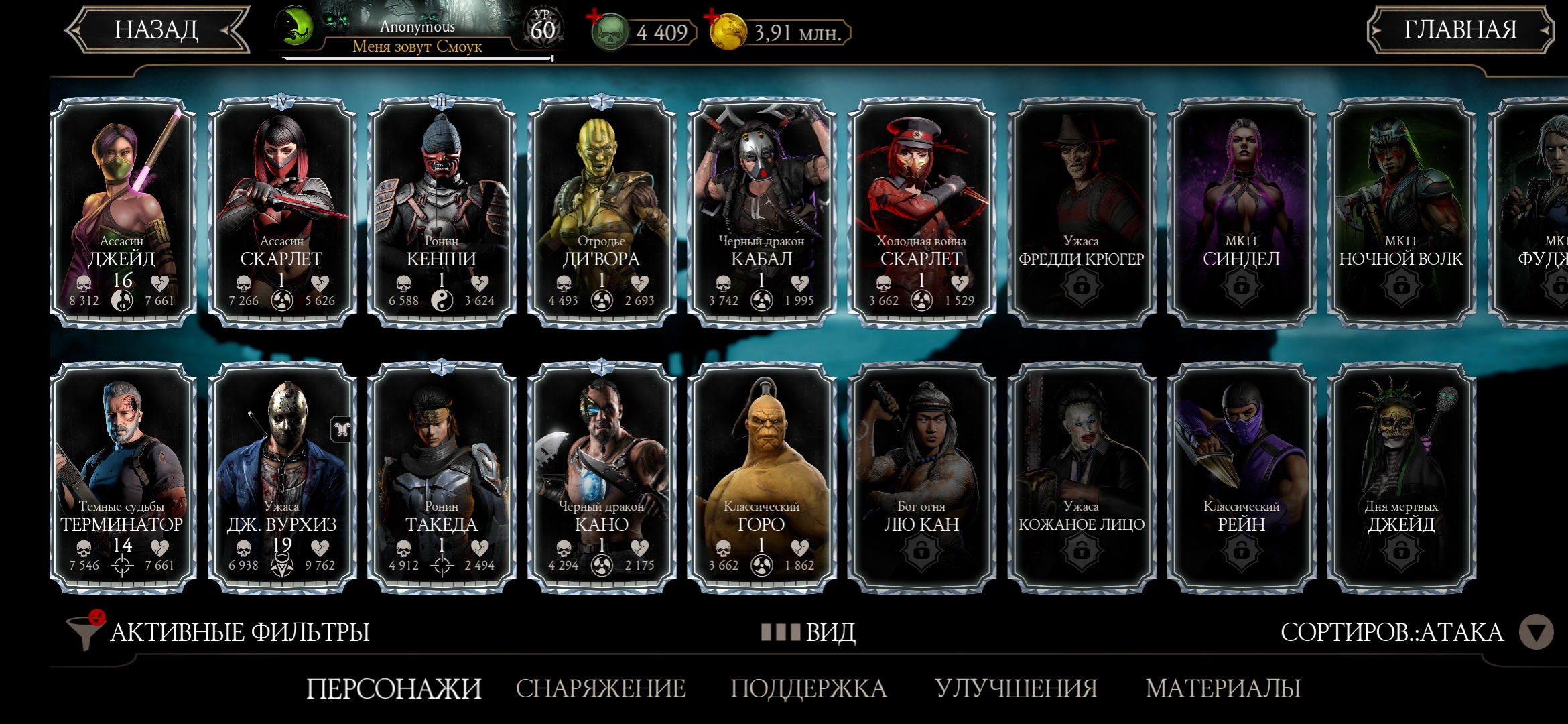Screen dimensions: 1568x724
Task: Open АКТИВНЫЕ ФИЛЬТРЫ filter options
Action: (x=221, y=632)
